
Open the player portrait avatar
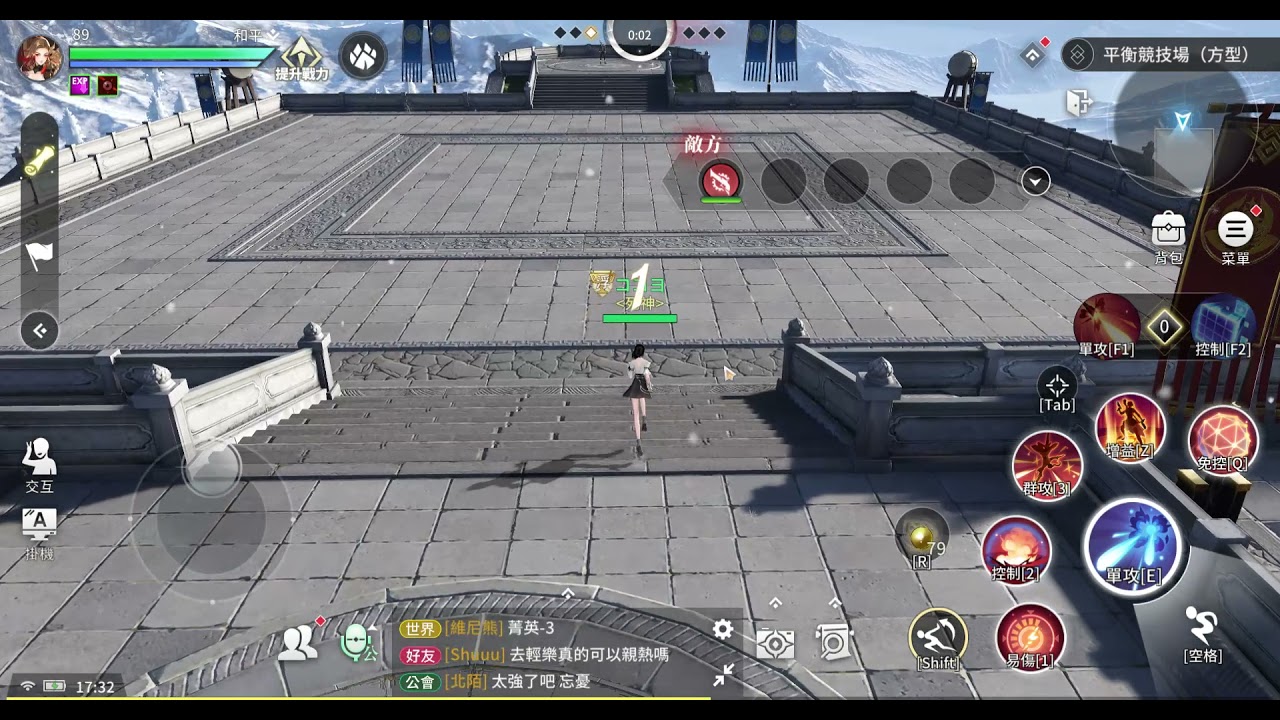point(40,57)
